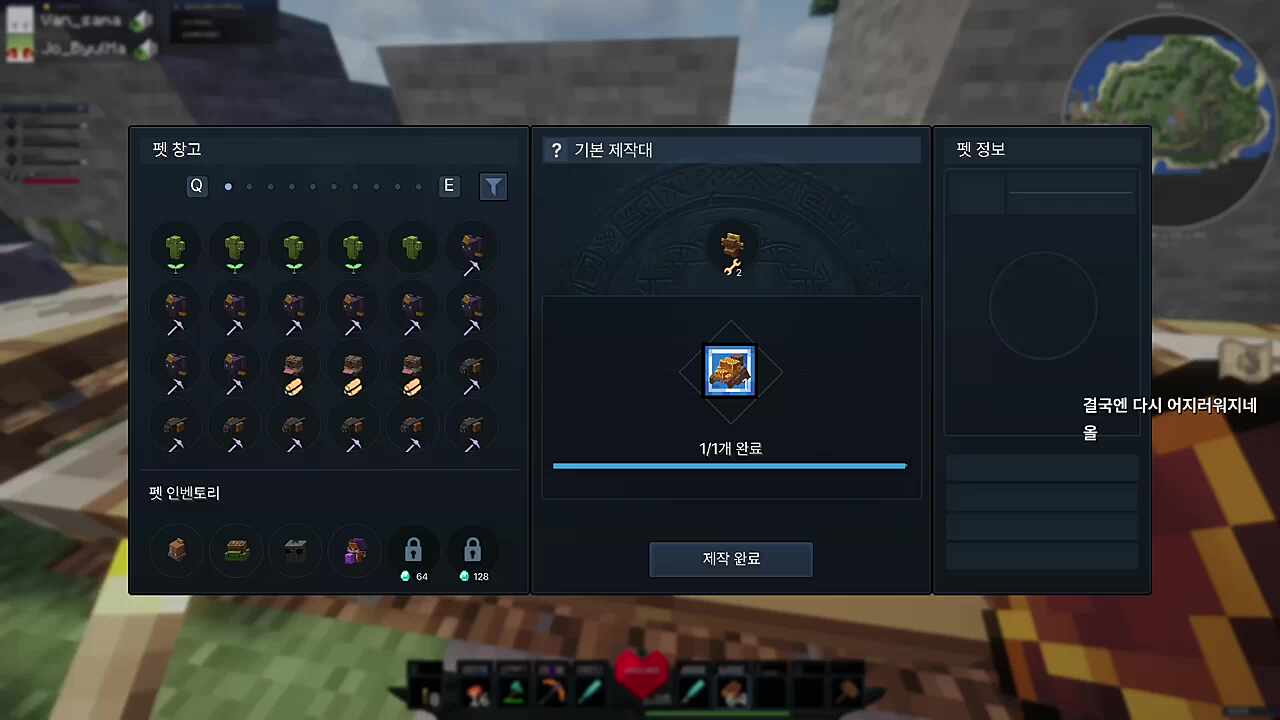This screenshot has height=720, width=1280.
Task: Click the Q previous page button
Action: click(x=196, y=185)
